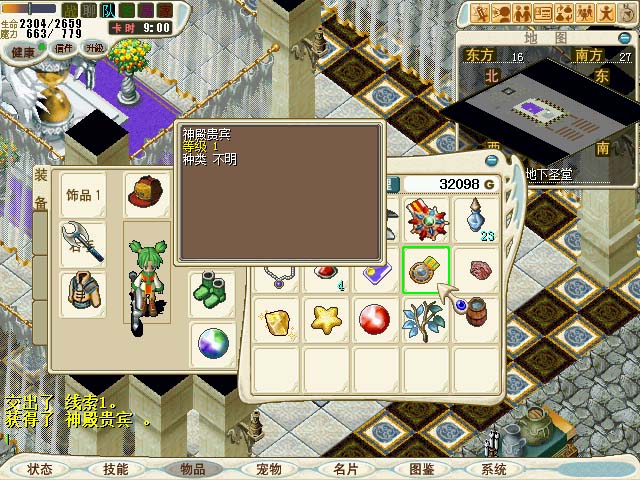Click the 升级 level up button
Image resolution: width=640 pixels, height=480 pixels.
tap(96, 48)
